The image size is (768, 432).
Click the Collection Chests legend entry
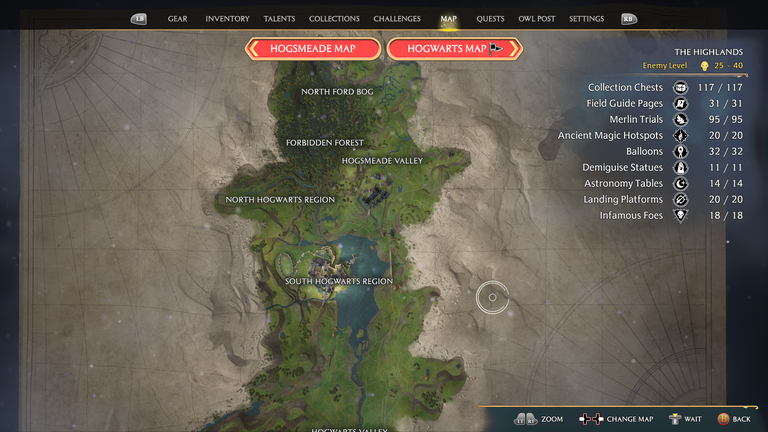(x=625, y=88)
